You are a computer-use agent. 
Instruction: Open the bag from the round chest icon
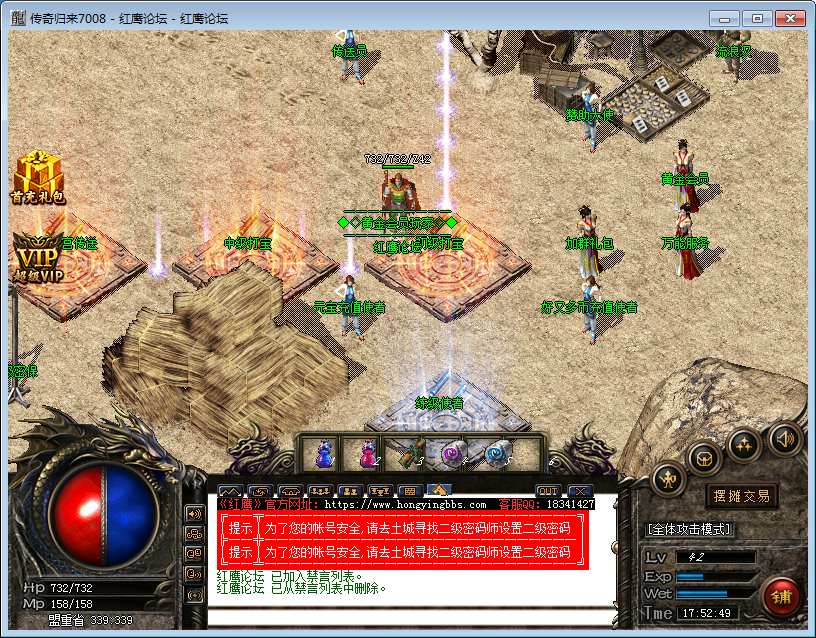[x=704, y=459]
